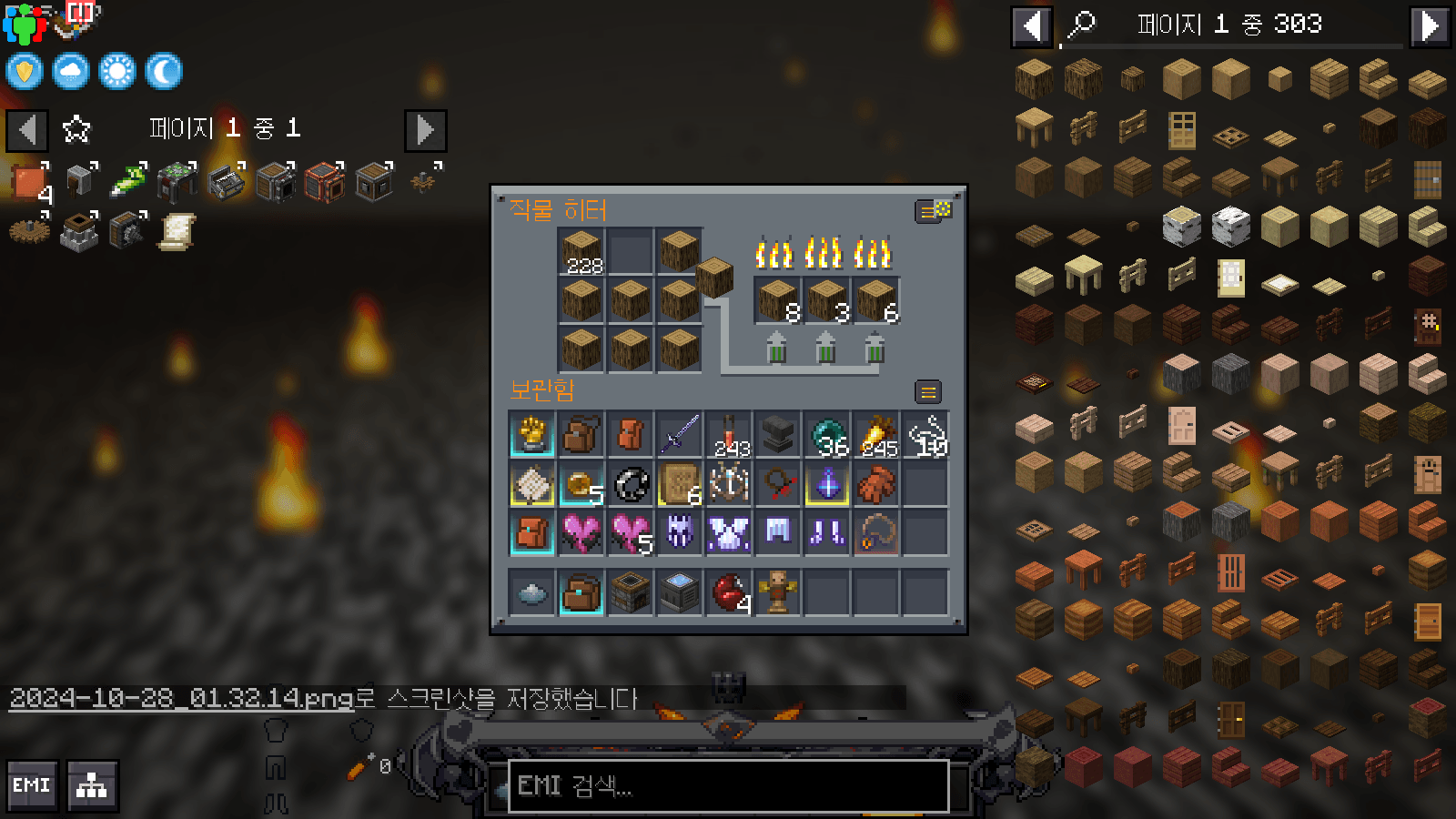Go to next page of item index
This screenshot has height=819, width=1456.
click(x=1430, y=26)
